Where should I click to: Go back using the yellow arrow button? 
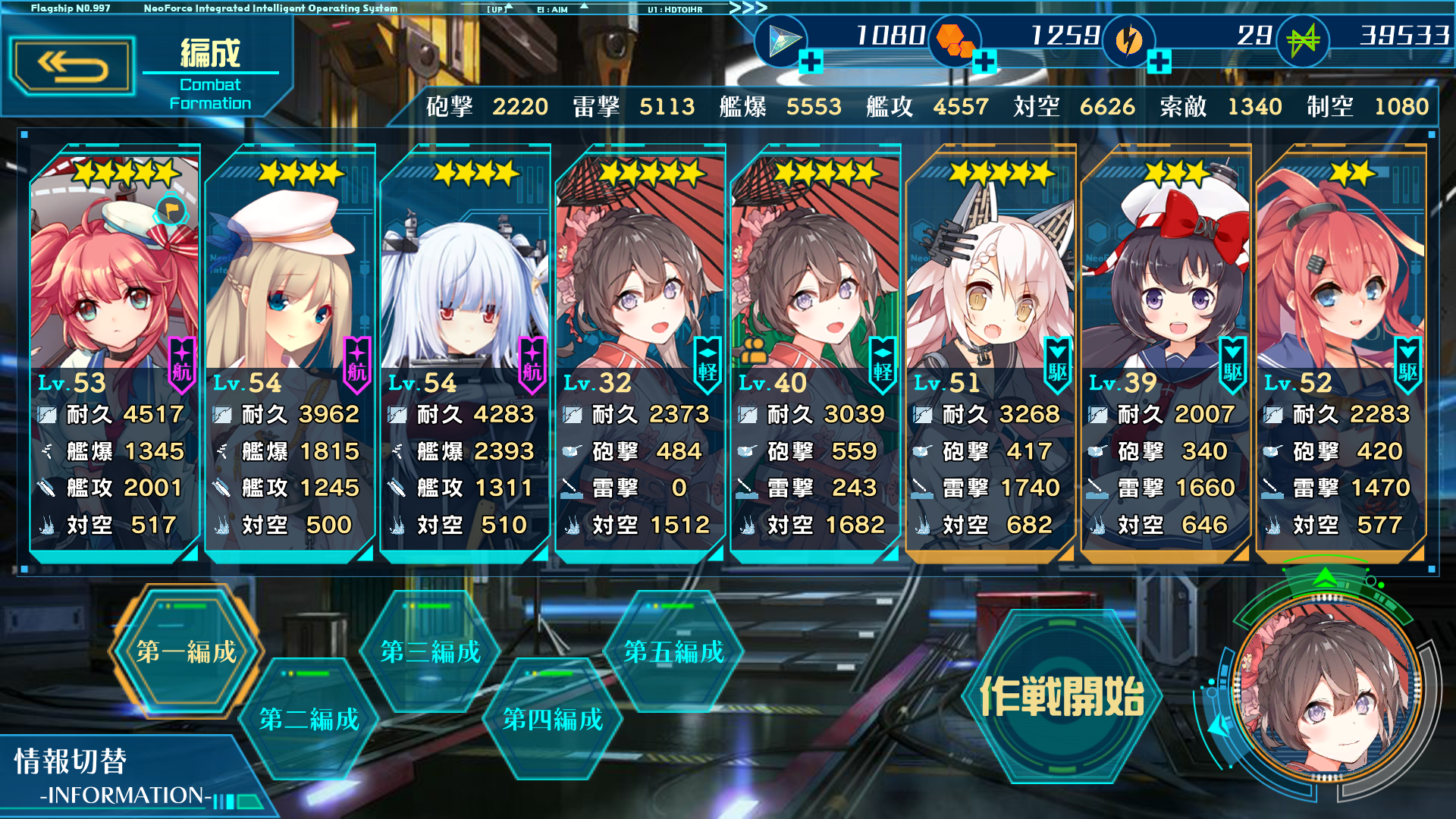pyautogui.click(x=73, y=67)
